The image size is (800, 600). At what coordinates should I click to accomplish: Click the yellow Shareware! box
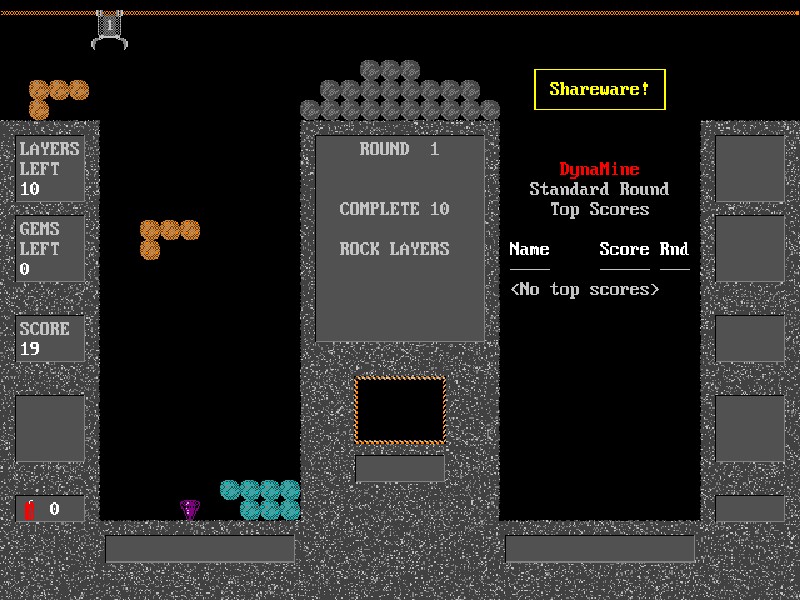tap(599, 89)
